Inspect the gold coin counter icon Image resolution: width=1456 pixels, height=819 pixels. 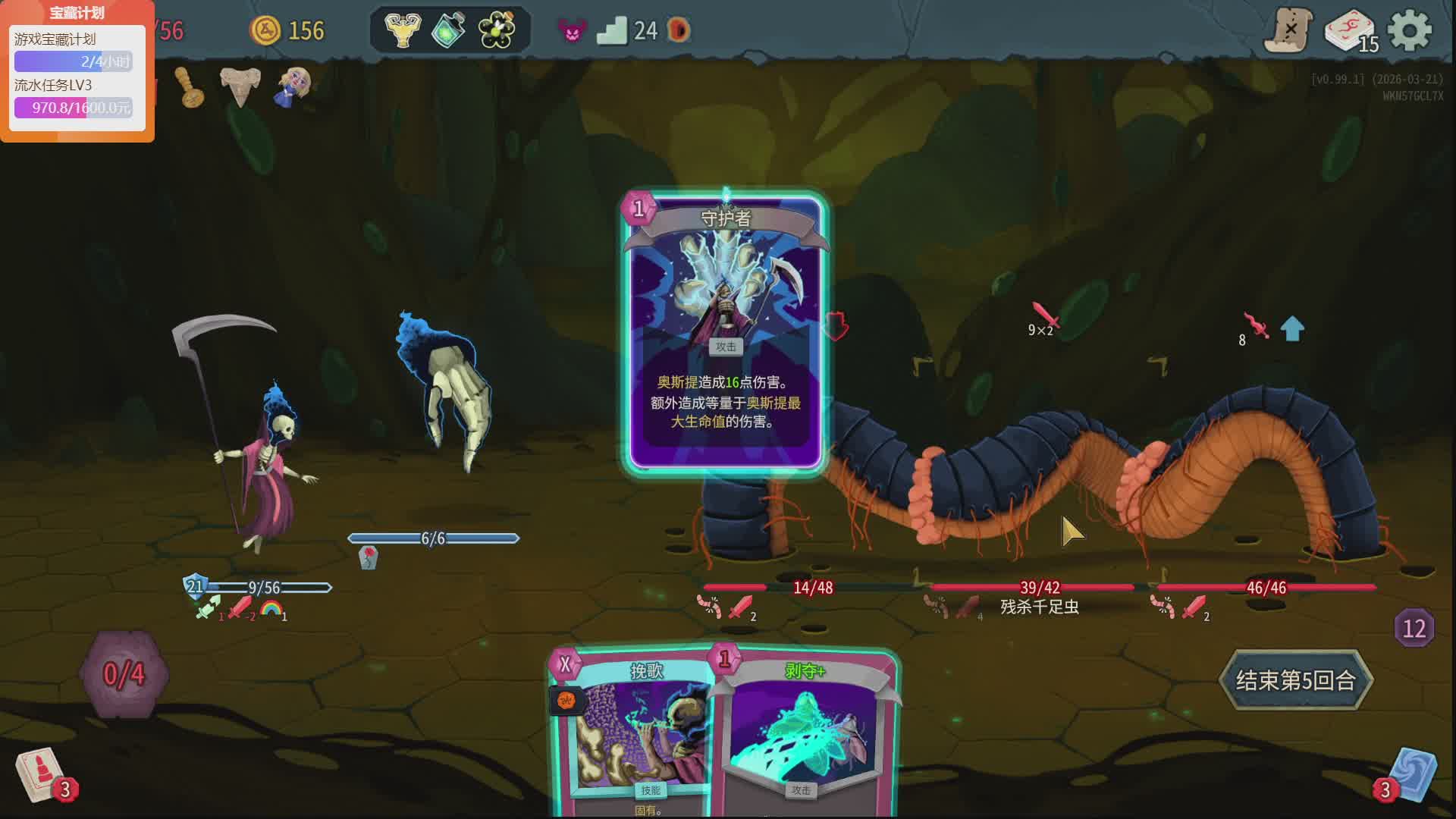(x=266, y=30)
